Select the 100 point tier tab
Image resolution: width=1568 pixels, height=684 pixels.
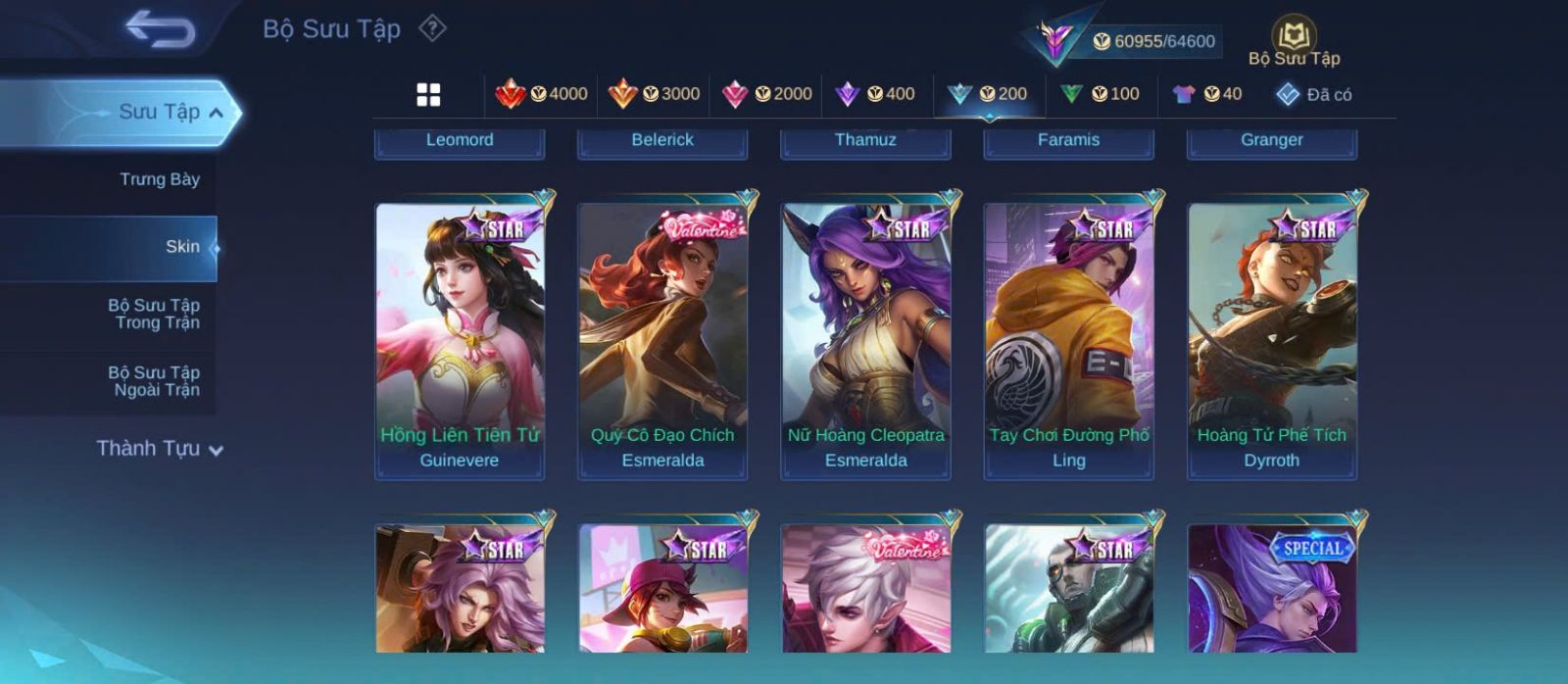(x=1101, y=94)
